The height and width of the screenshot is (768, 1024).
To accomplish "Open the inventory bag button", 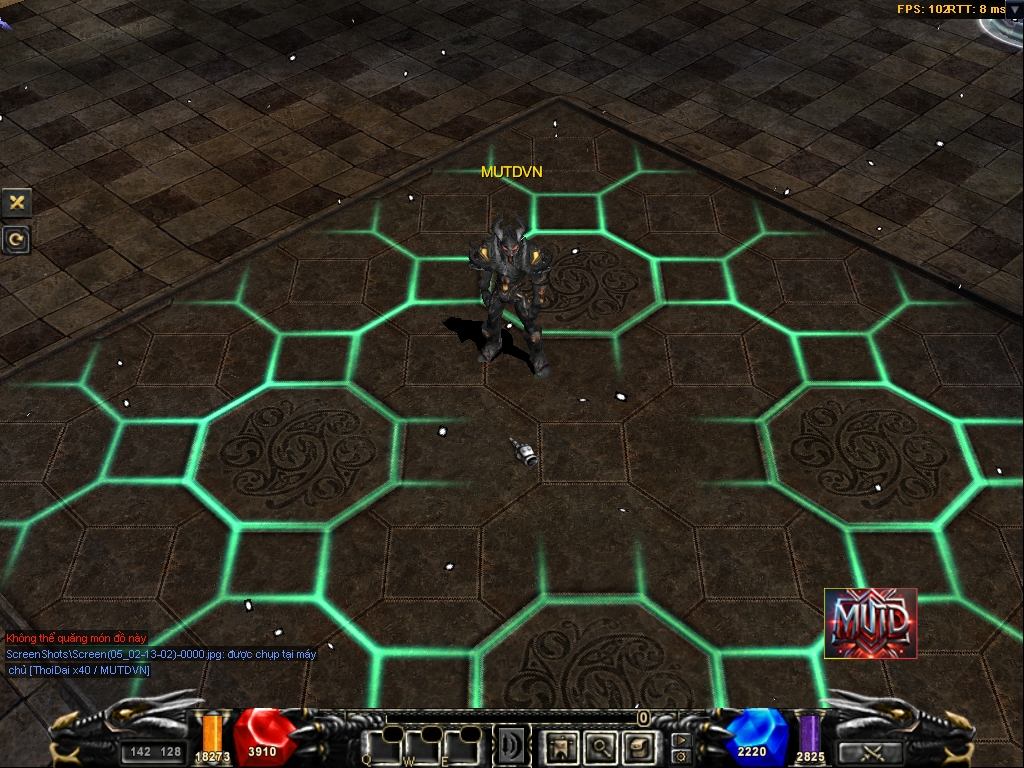I will point(638,746).
